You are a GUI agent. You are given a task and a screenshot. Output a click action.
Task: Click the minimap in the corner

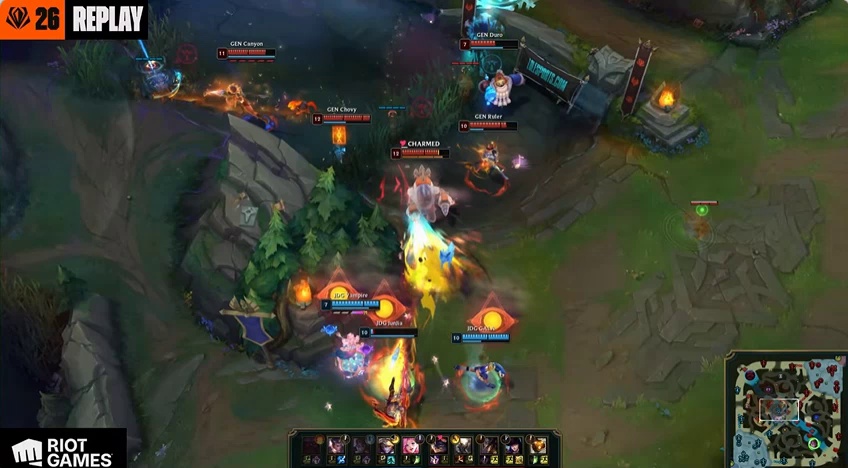pos(787,409)
